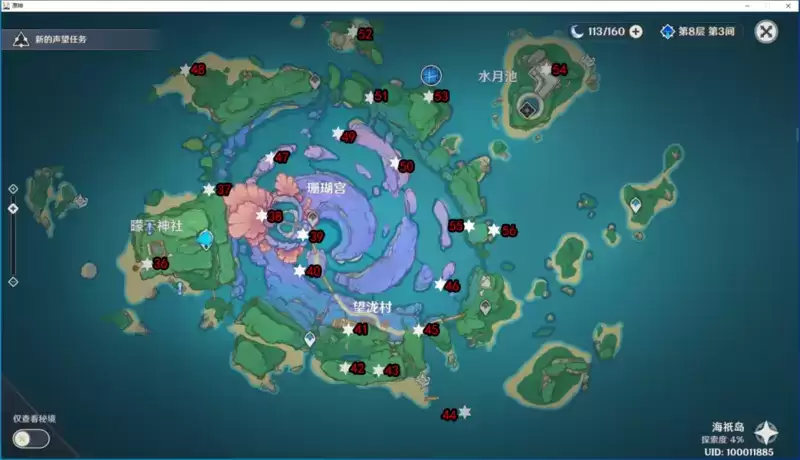Open the region selector compass icon

pos(766,433)
